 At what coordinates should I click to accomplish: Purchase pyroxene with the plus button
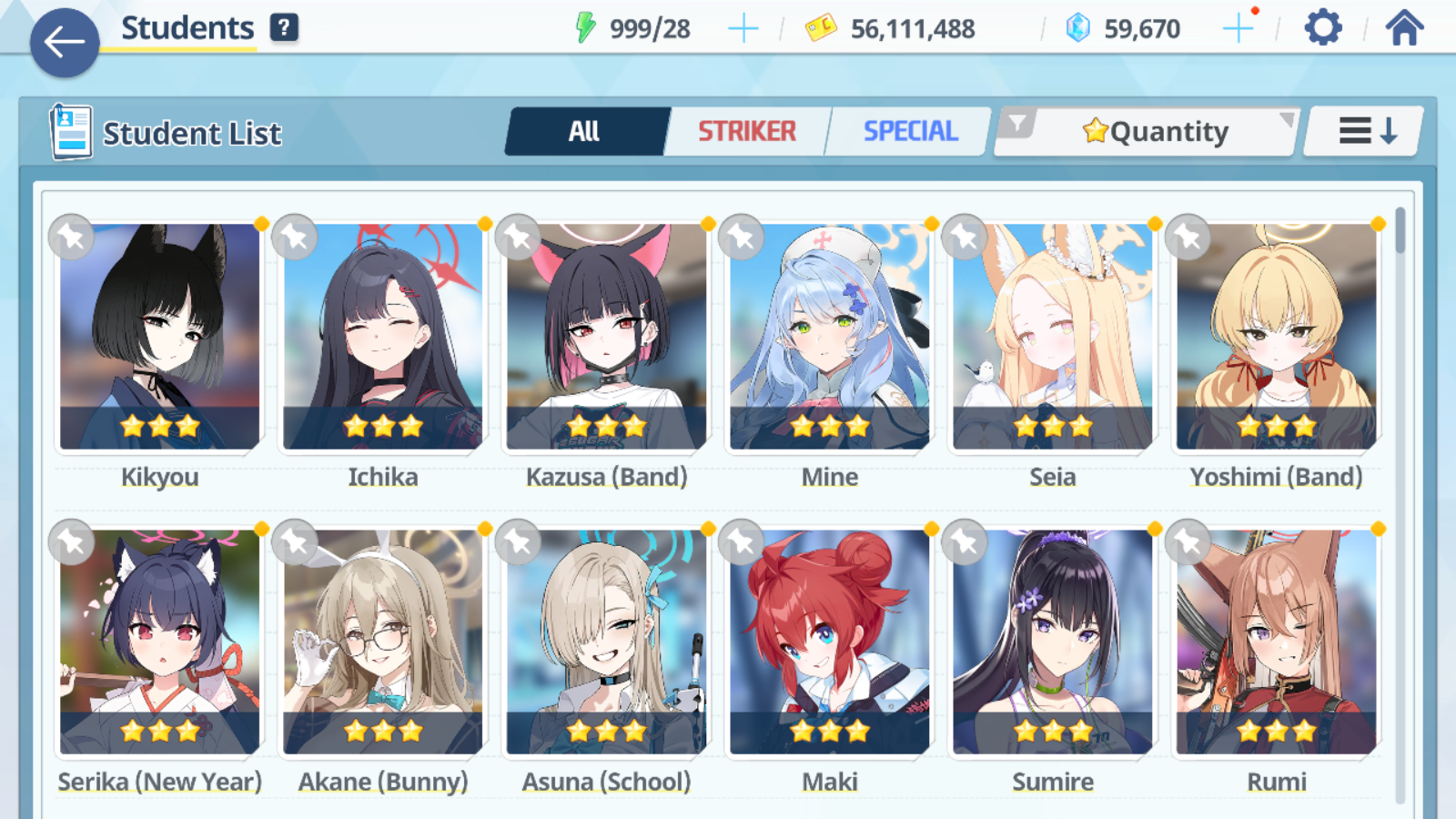tap(1238, 27)
